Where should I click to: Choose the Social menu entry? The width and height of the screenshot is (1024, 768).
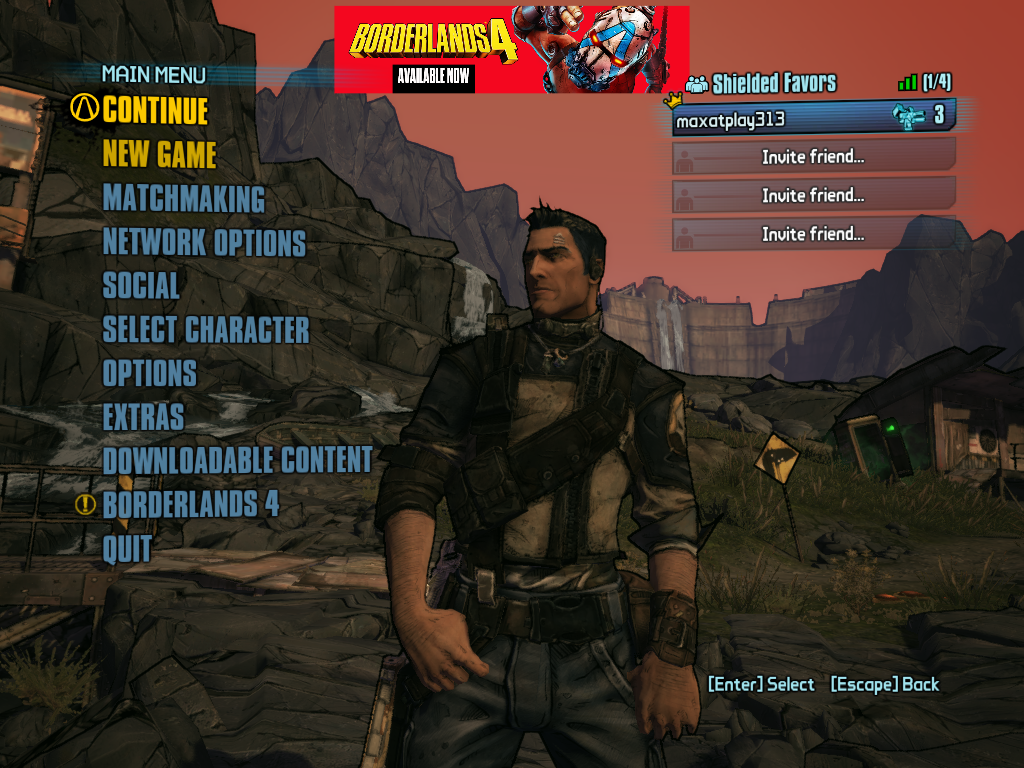click(x=141, y=286)
